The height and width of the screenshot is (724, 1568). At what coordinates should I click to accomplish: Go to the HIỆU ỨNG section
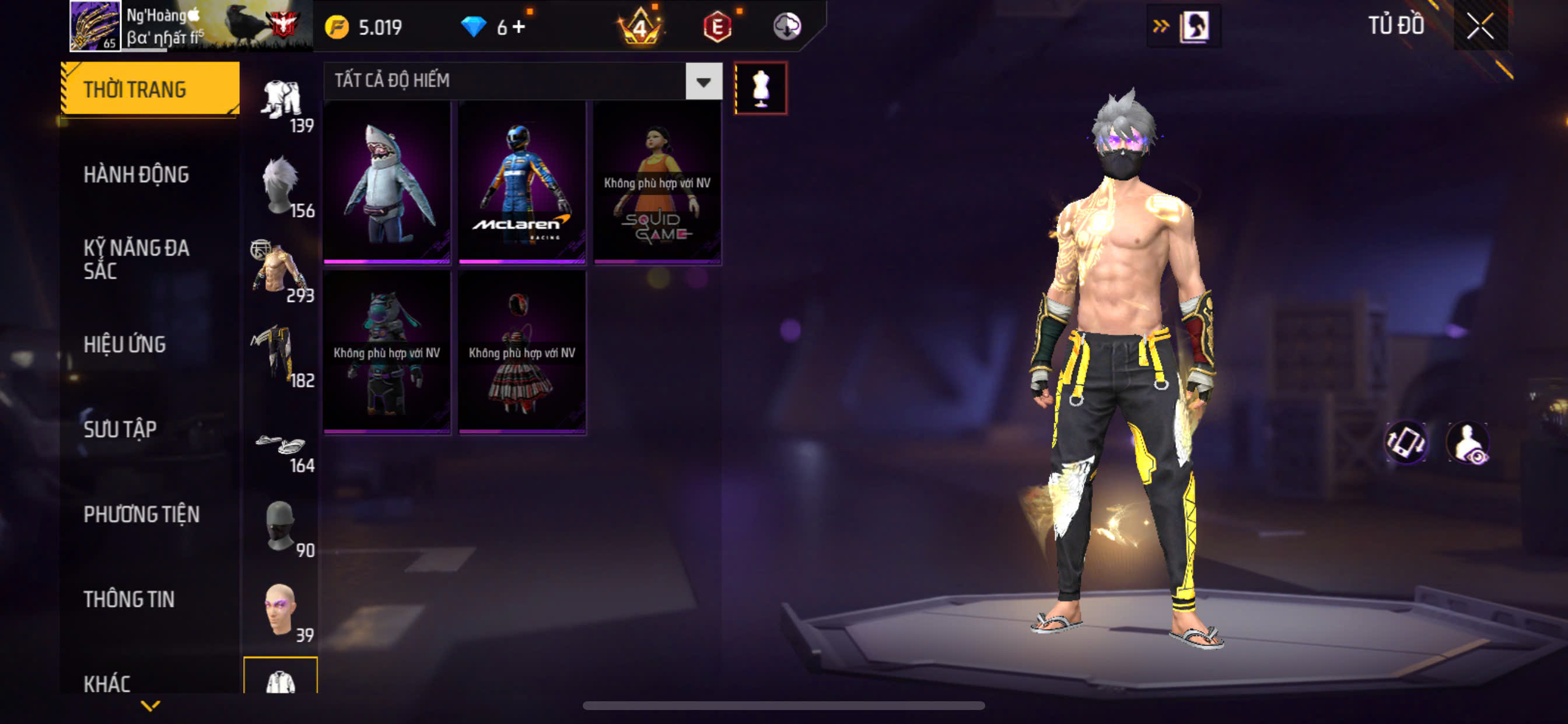point(125,345)
